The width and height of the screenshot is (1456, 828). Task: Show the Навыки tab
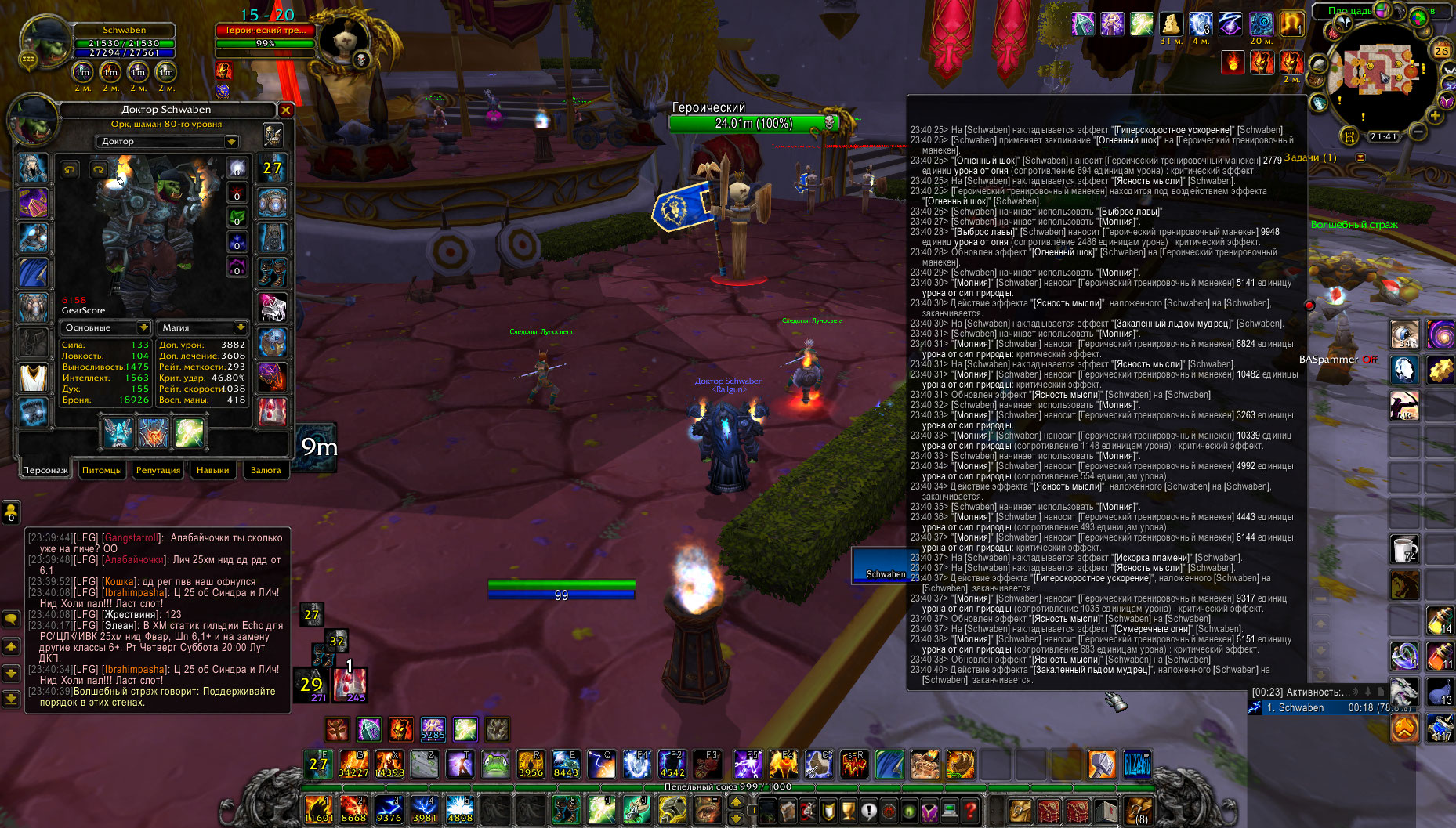tap(212, 470)
